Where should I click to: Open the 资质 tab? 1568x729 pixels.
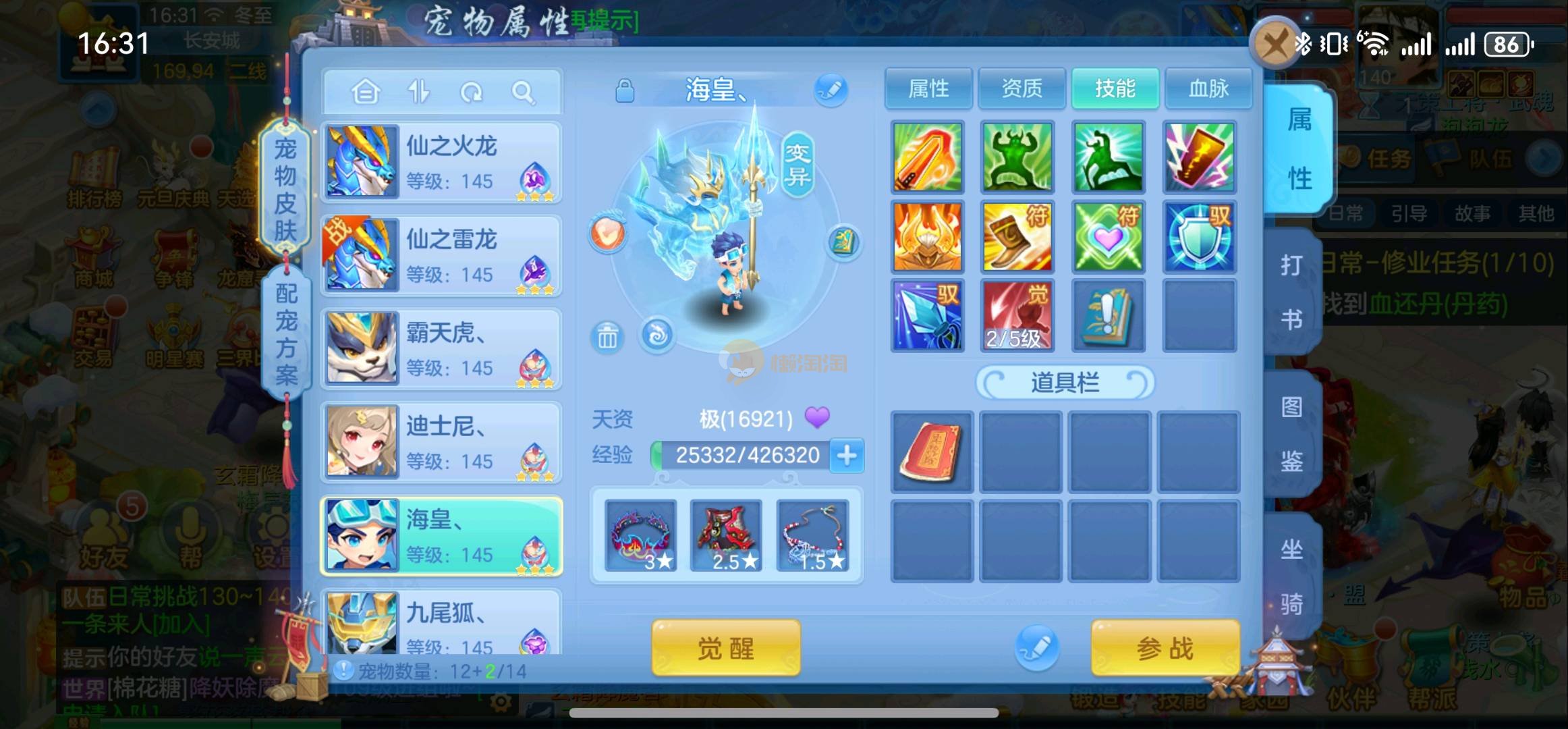[x=1021, y=88]
